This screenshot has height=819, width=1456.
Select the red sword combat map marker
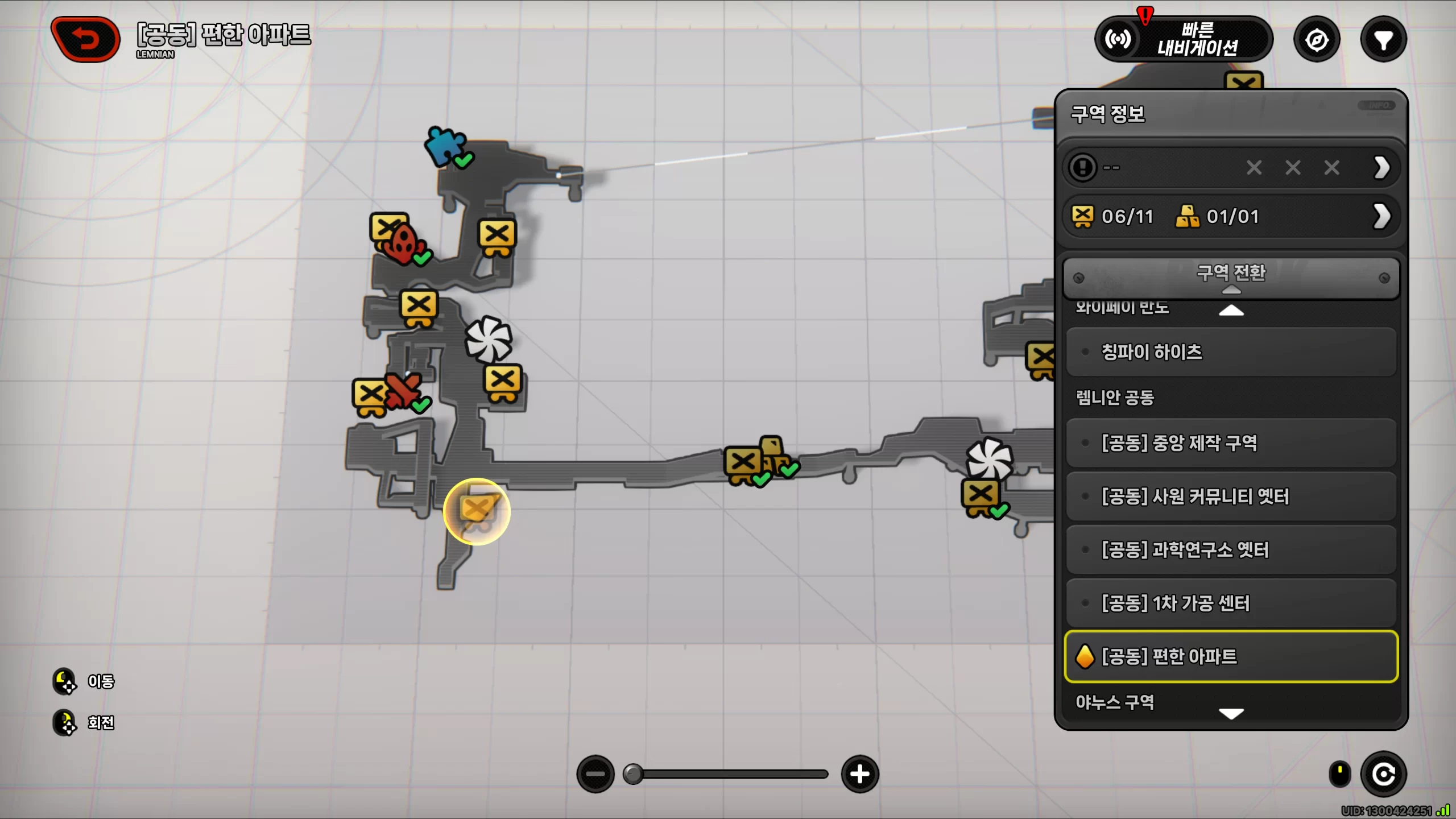403,390
